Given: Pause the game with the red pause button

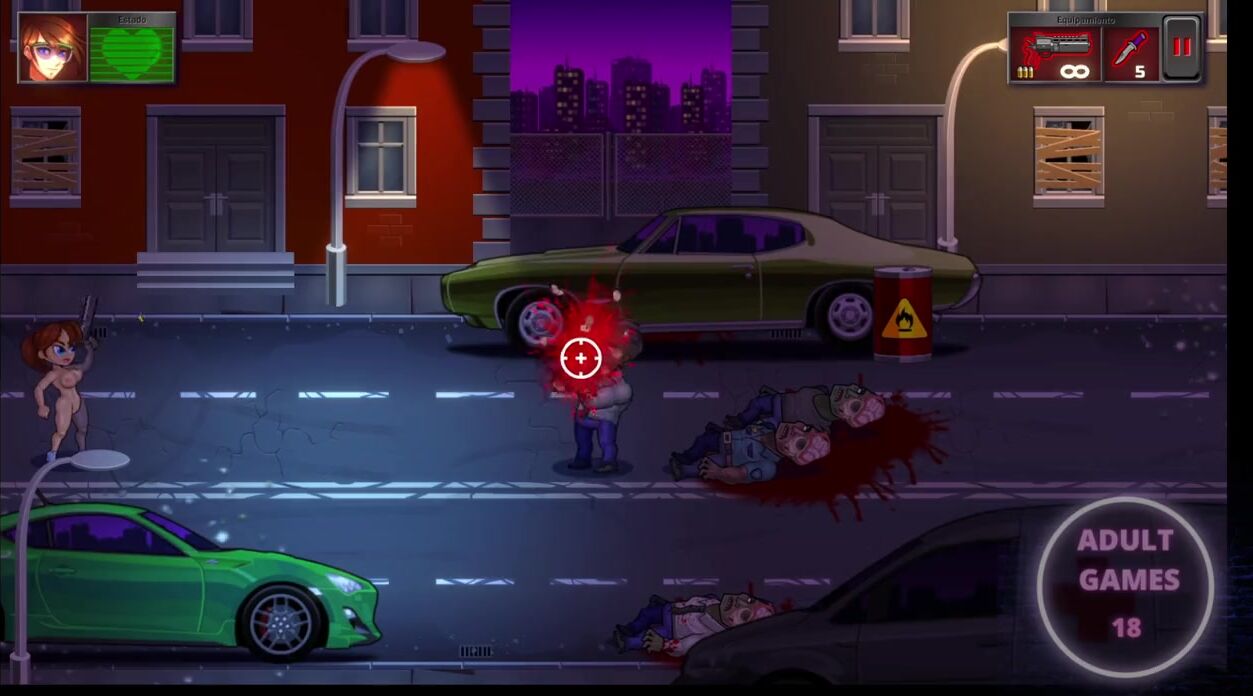Looking at the screenshot, I should coord(1182,48).
